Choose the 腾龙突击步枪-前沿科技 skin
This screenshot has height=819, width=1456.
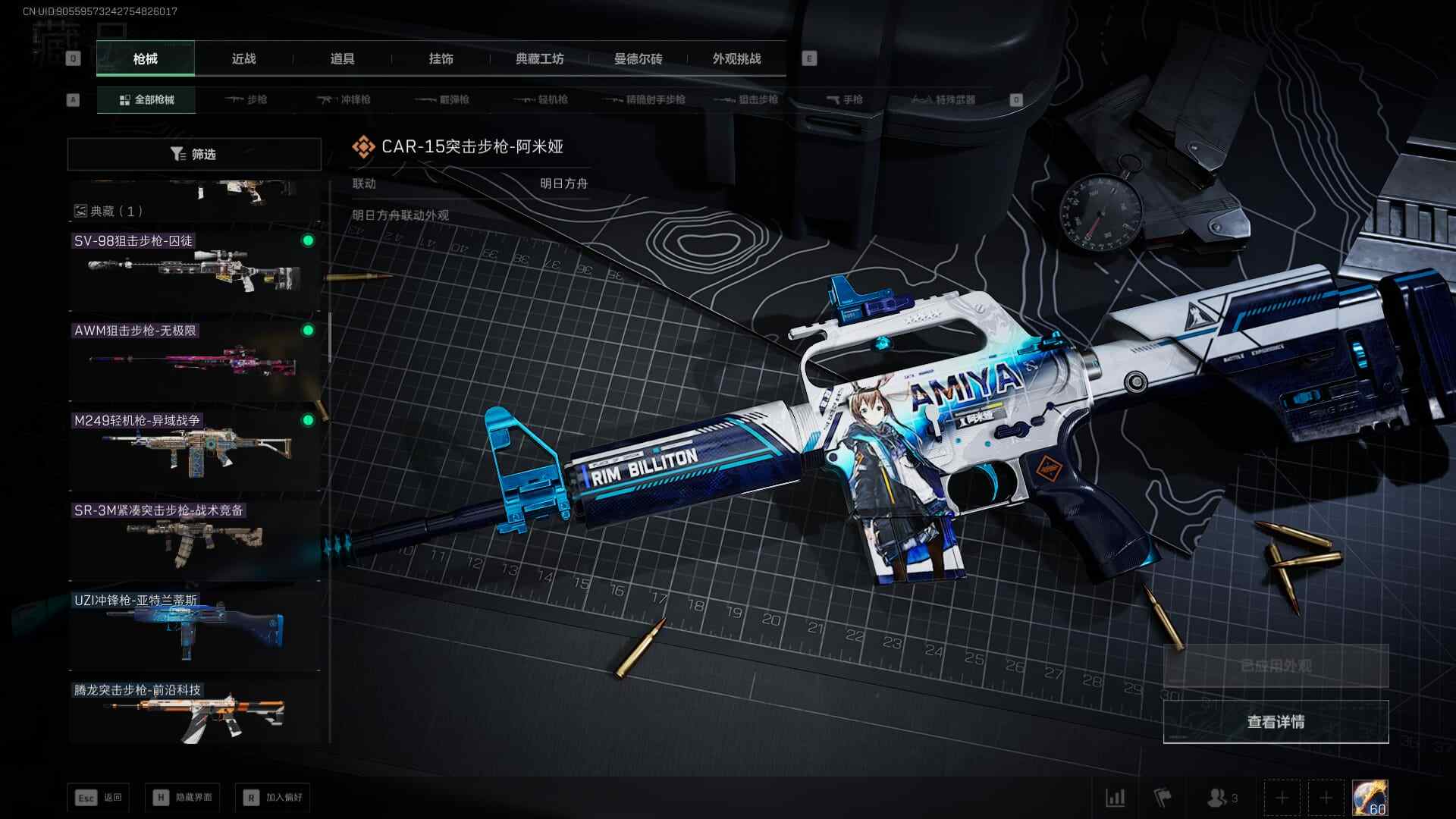pyautogui.click(x=194, y=713)
